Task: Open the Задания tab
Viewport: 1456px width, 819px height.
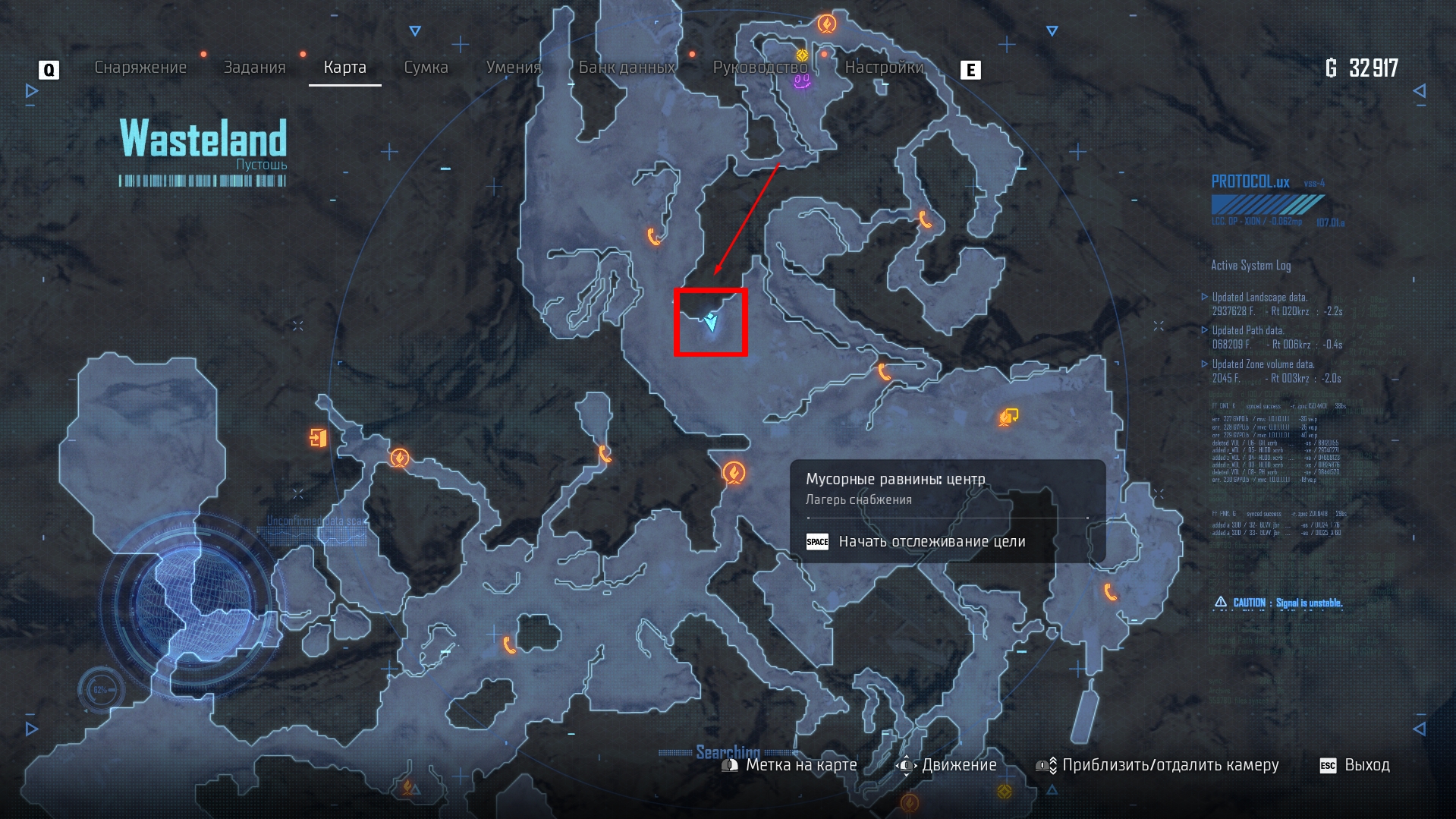Action: tap(254, 68)
